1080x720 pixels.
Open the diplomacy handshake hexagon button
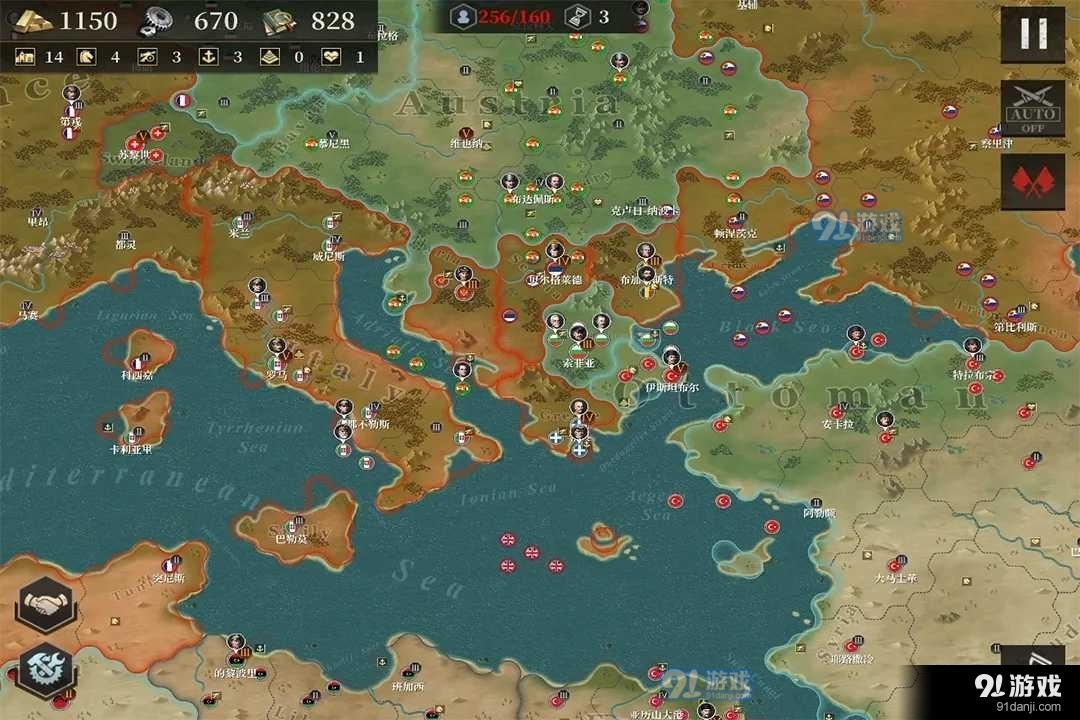point(44,604)
